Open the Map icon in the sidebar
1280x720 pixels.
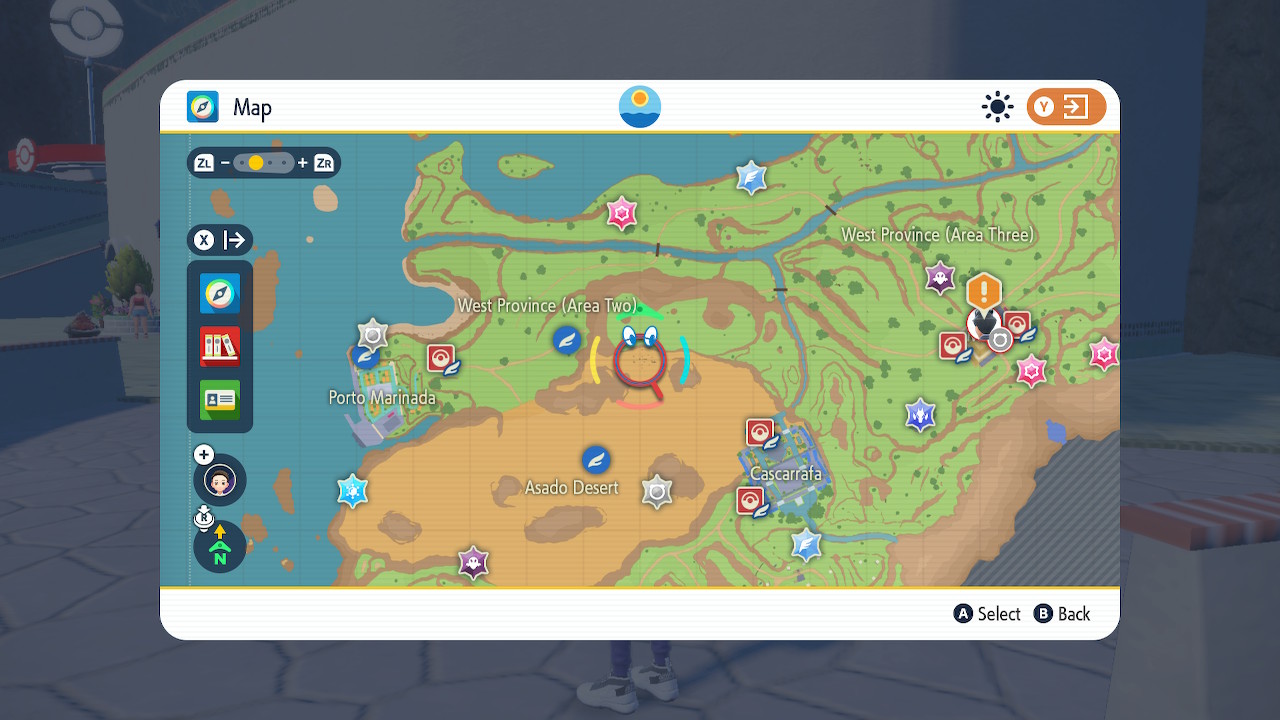219,294
